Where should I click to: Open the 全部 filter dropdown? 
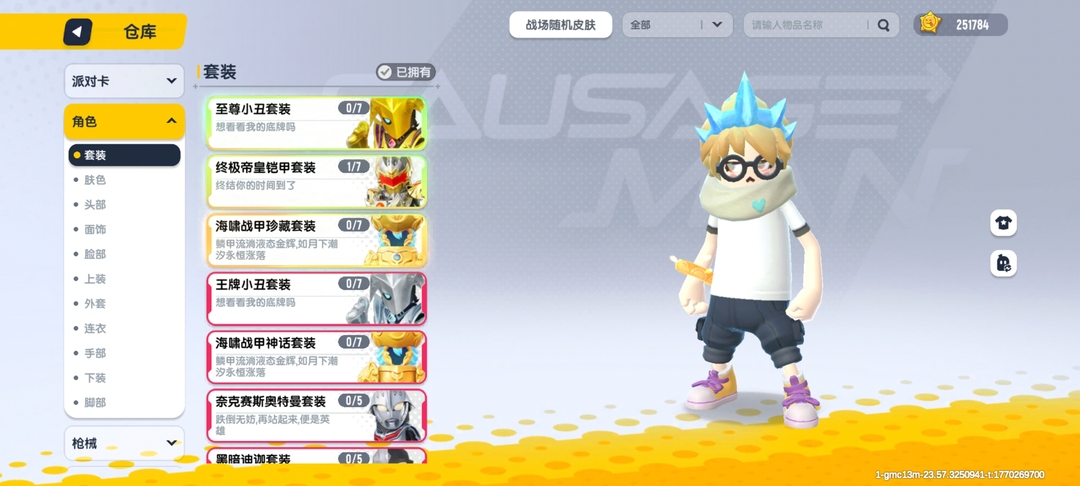pyautogui.click(x=678, y=25)
